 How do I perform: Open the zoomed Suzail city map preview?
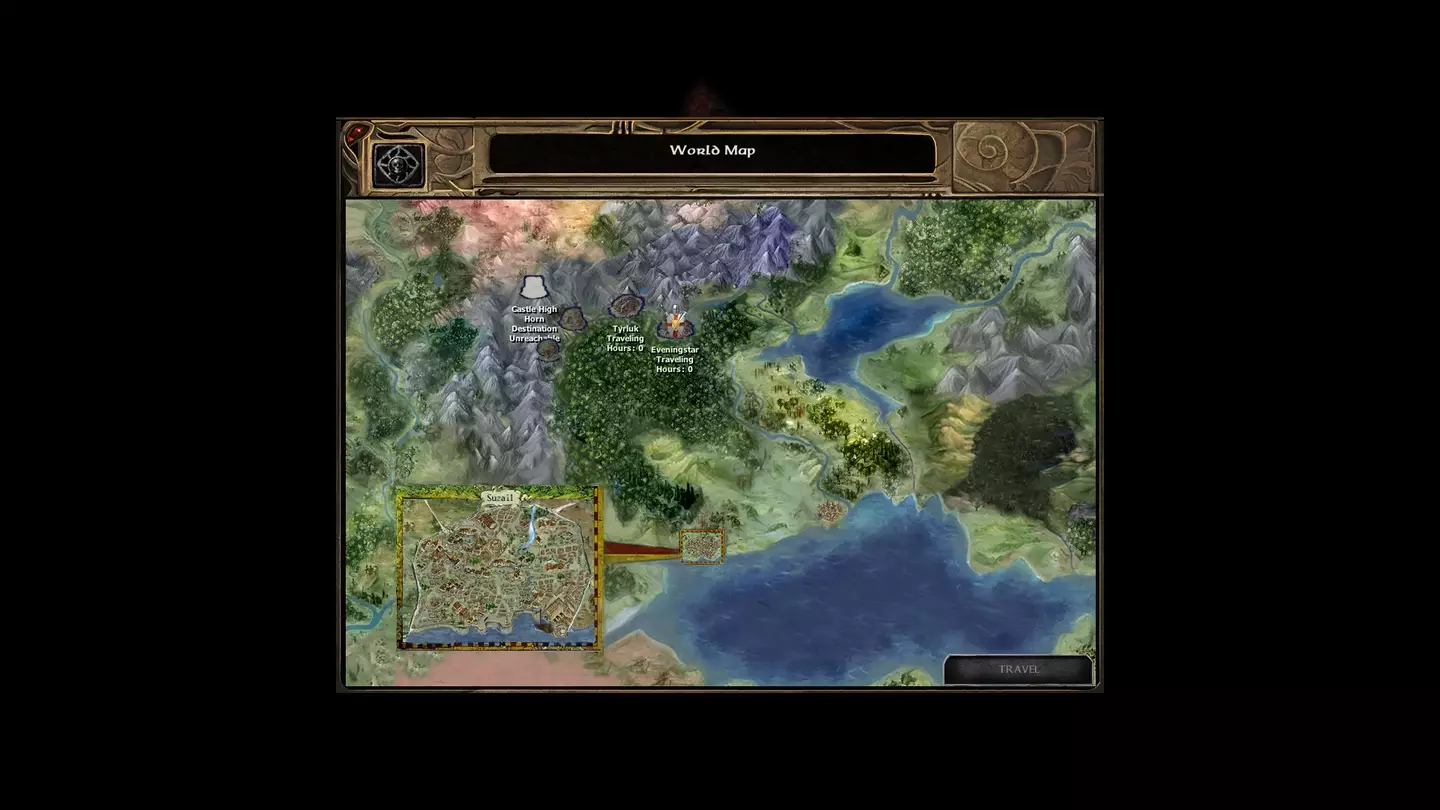[498, 570]
